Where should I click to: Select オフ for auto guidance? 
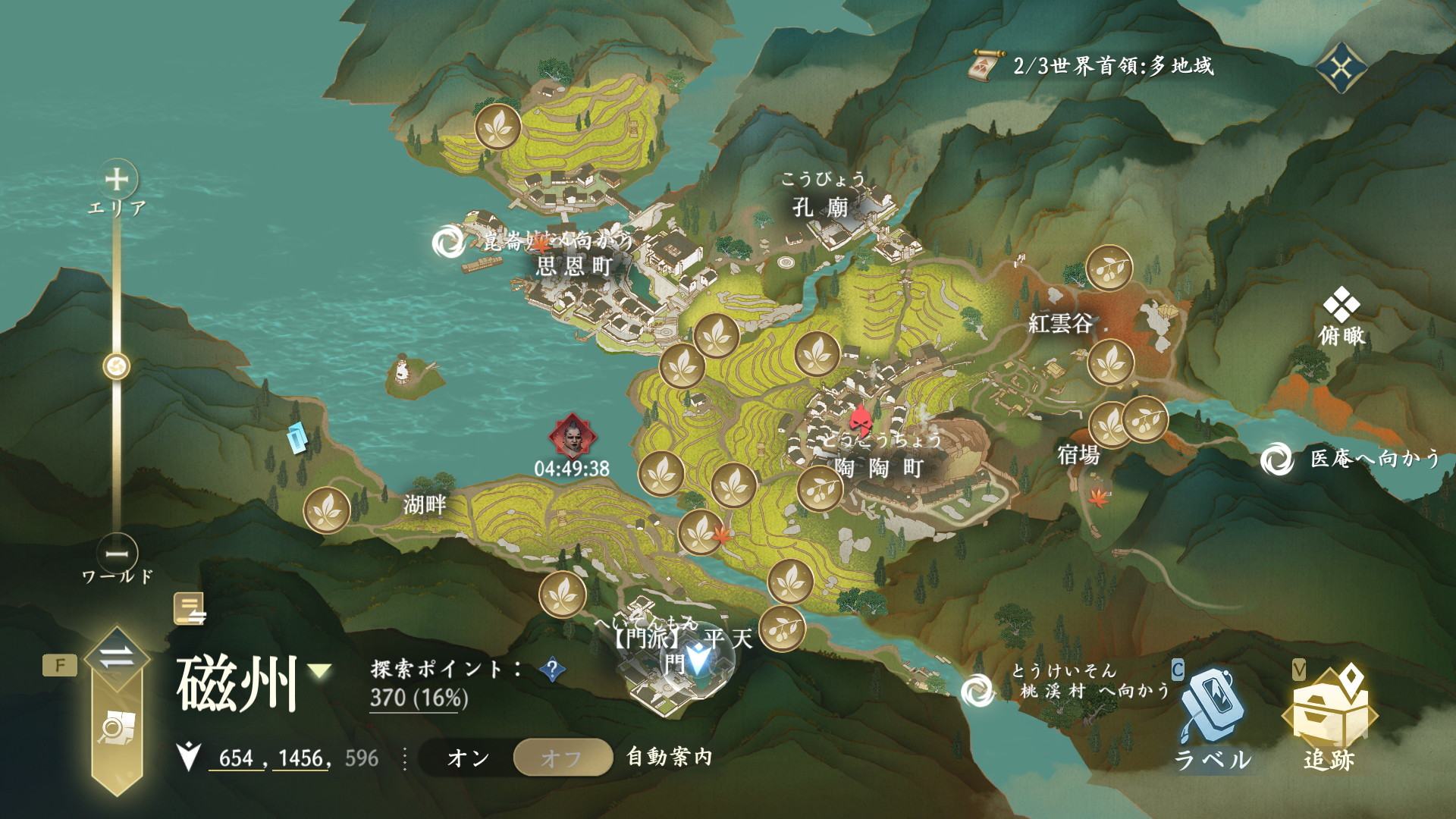click(x=562, y=758)
